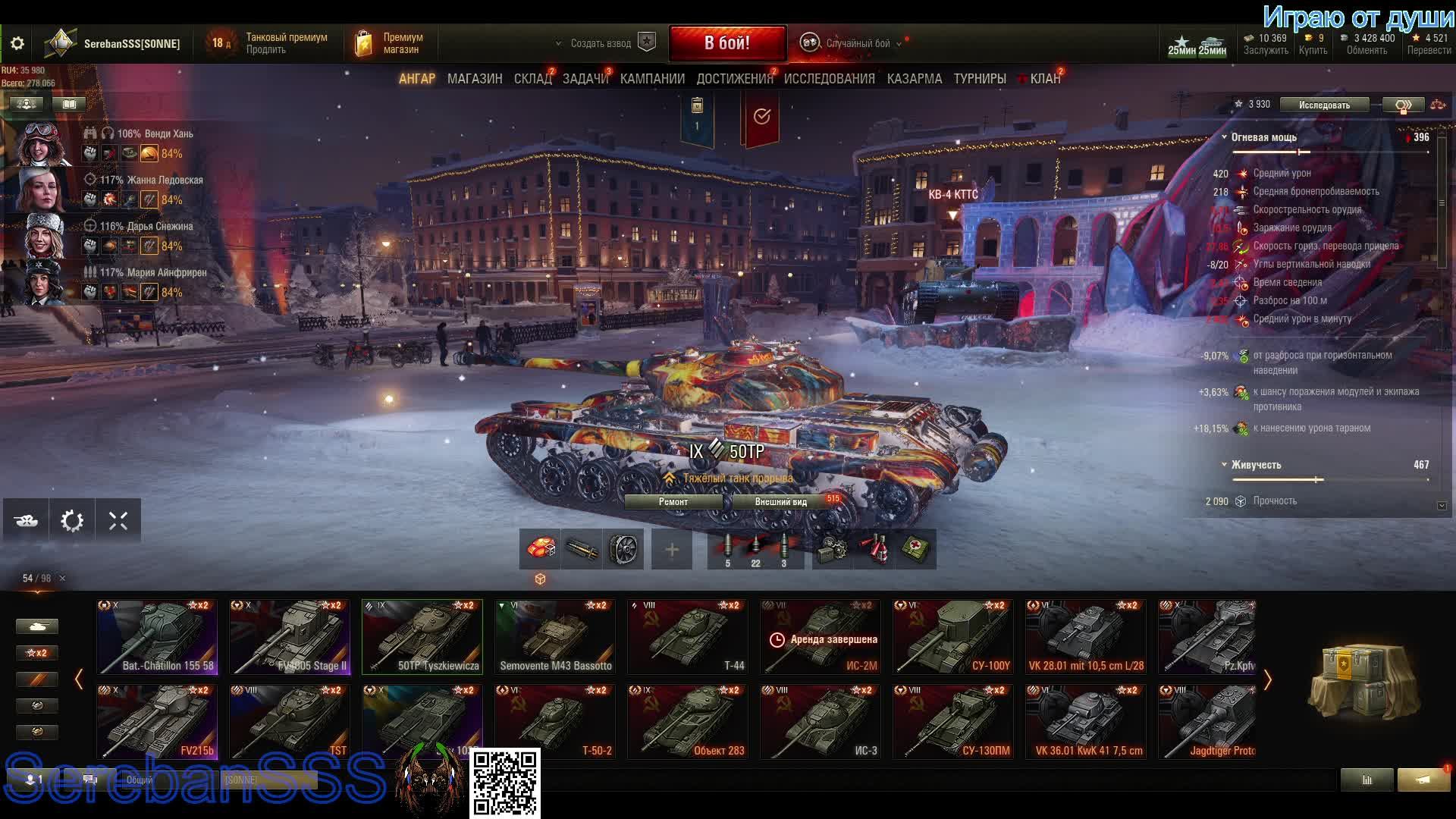Select crew member Жанна Ледовская
The width and height of the screenshot is (1456, 819).
tap(42, 190)
